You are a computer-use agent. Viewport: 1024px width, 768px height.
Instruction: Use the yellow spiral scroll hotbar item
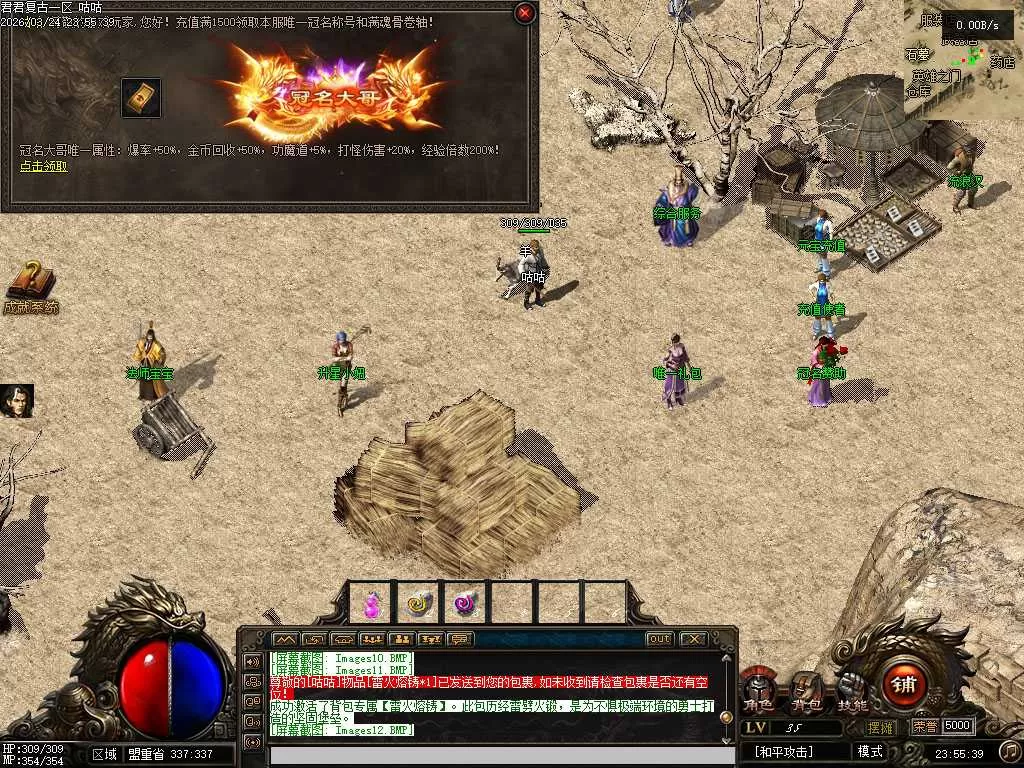click(419, 603)
